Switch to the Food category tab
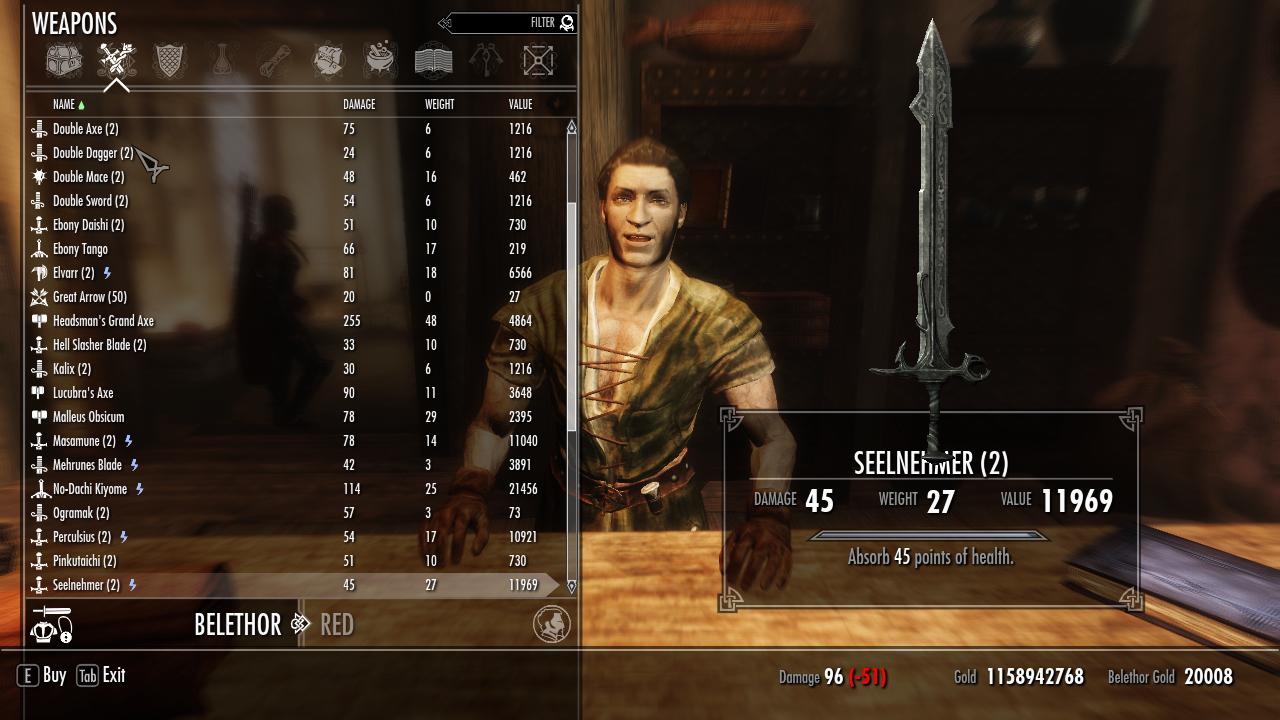Viewport: 1280px width, 720px height. pos(328,61)
